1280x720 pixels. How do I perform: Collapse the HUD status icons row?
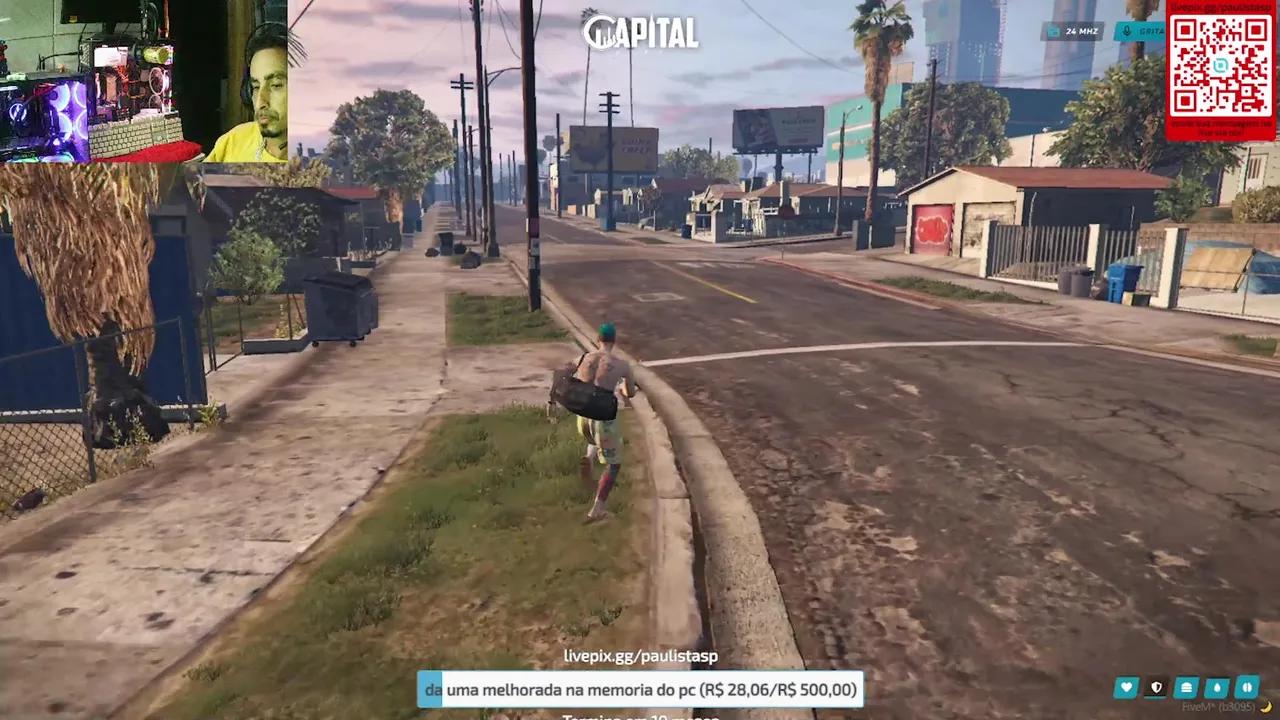(1186, 687)
